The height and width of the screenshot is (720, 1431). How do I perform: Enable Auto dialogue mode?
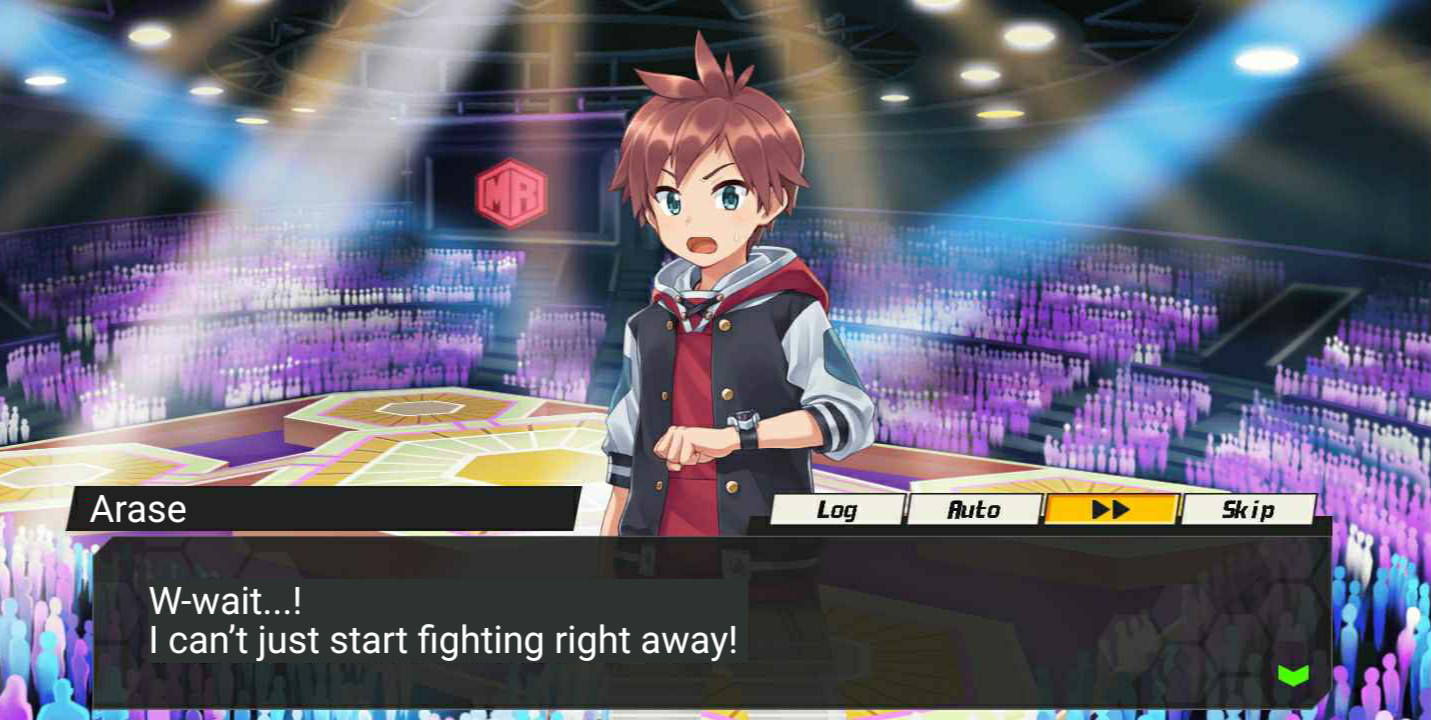coord(974,510)
